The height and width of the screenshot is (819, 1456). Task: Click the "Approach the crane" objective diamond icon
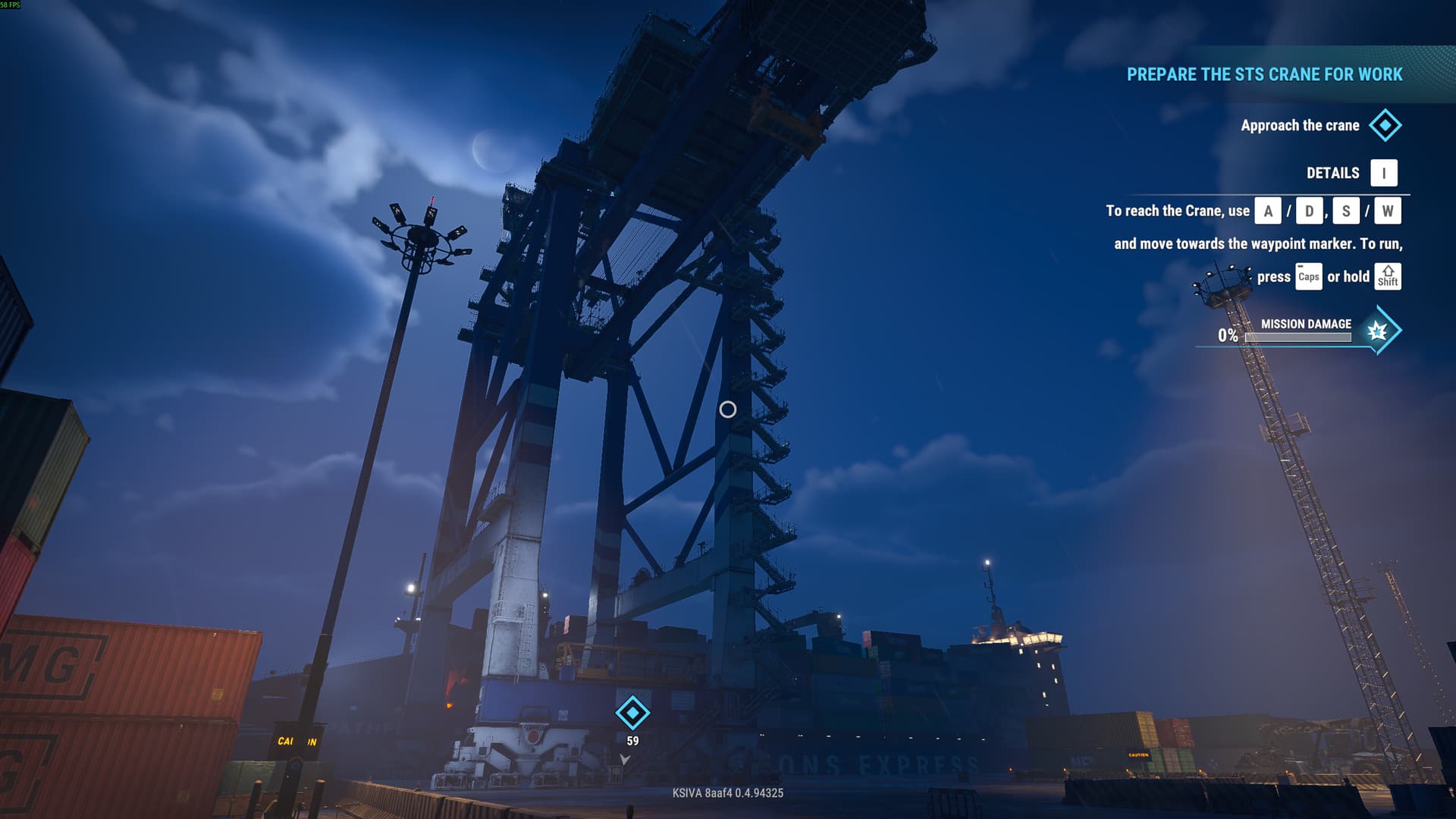pyautogui.click(x=1385, y=125)
